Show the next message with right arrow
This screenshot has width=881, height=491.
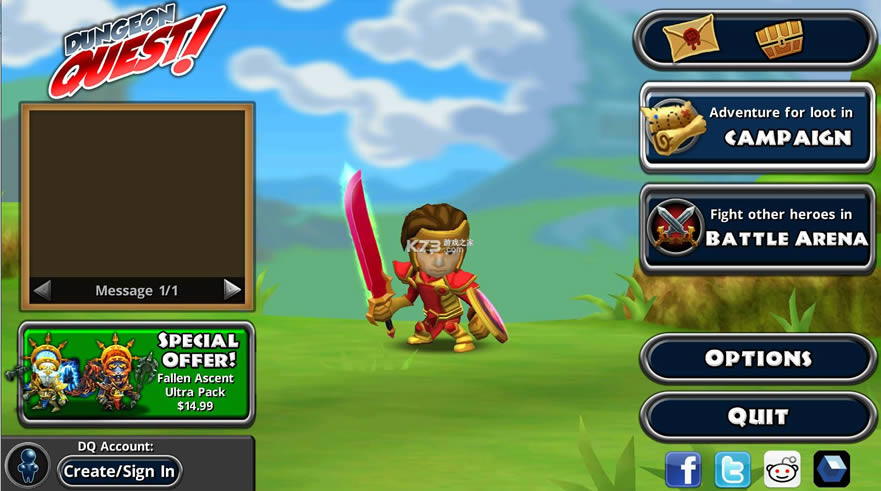click(232, 290)
